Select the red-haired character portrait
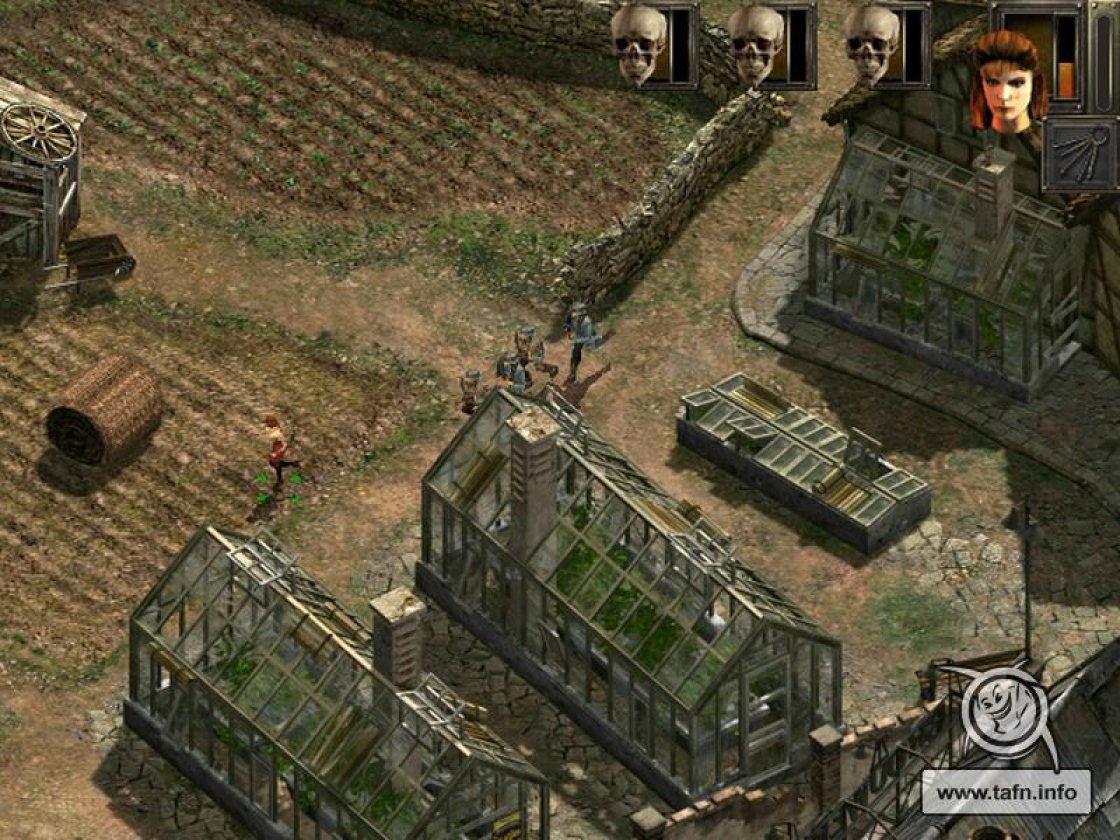 1008,80
